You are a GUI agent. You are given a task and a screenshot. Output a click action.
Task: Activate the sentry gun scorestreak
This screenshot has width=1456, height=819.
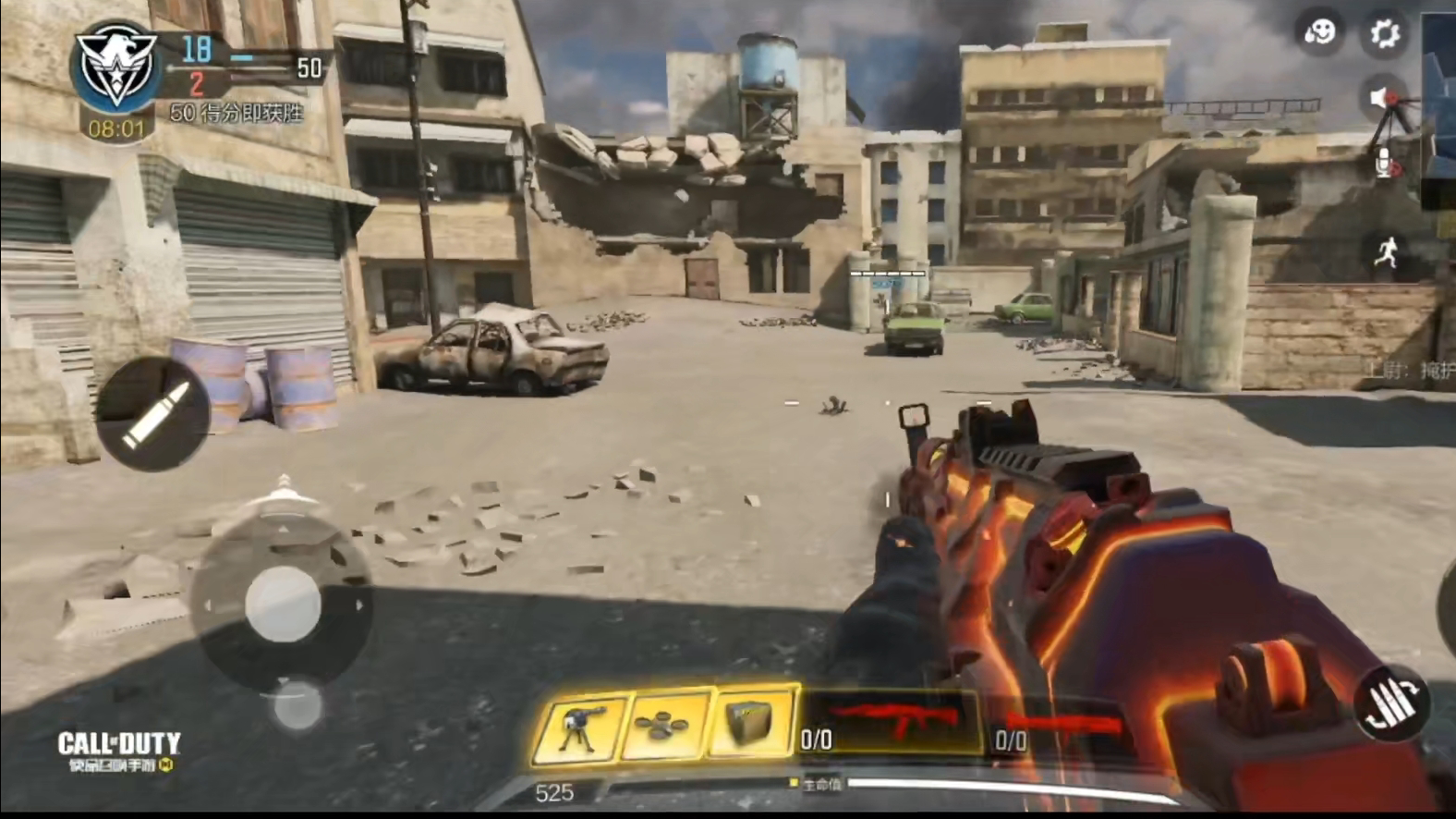click(579, 727)
